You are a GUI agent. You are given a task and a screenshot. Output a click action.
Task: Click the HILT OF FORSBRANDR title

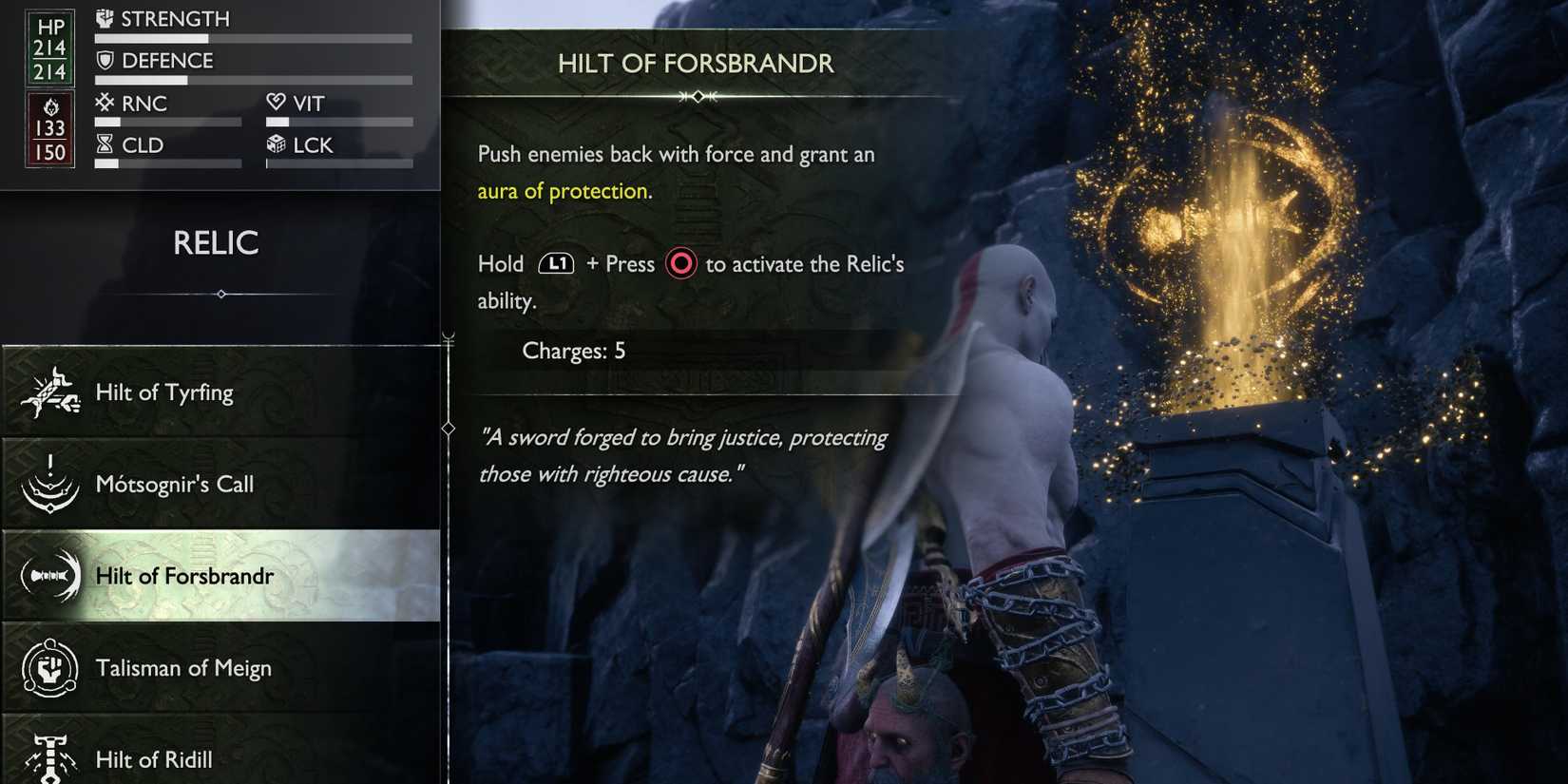697,64
